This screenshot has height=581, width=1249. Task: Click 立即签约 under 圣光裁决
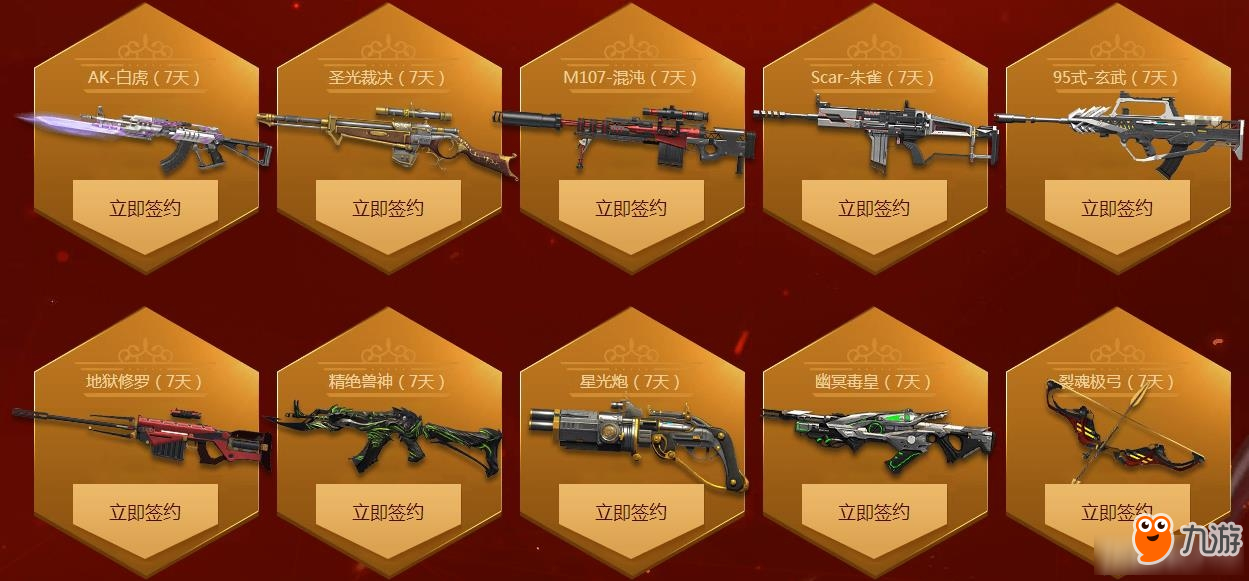click(x=388, y=208)
